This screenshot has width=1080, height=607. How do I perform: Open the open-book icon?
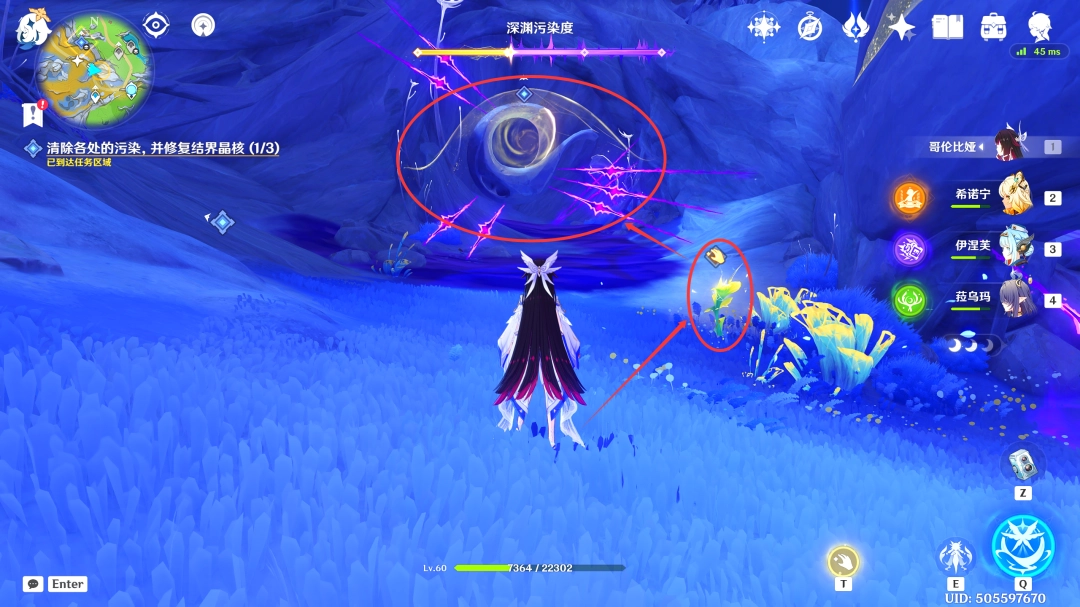[x=947, y=27]
